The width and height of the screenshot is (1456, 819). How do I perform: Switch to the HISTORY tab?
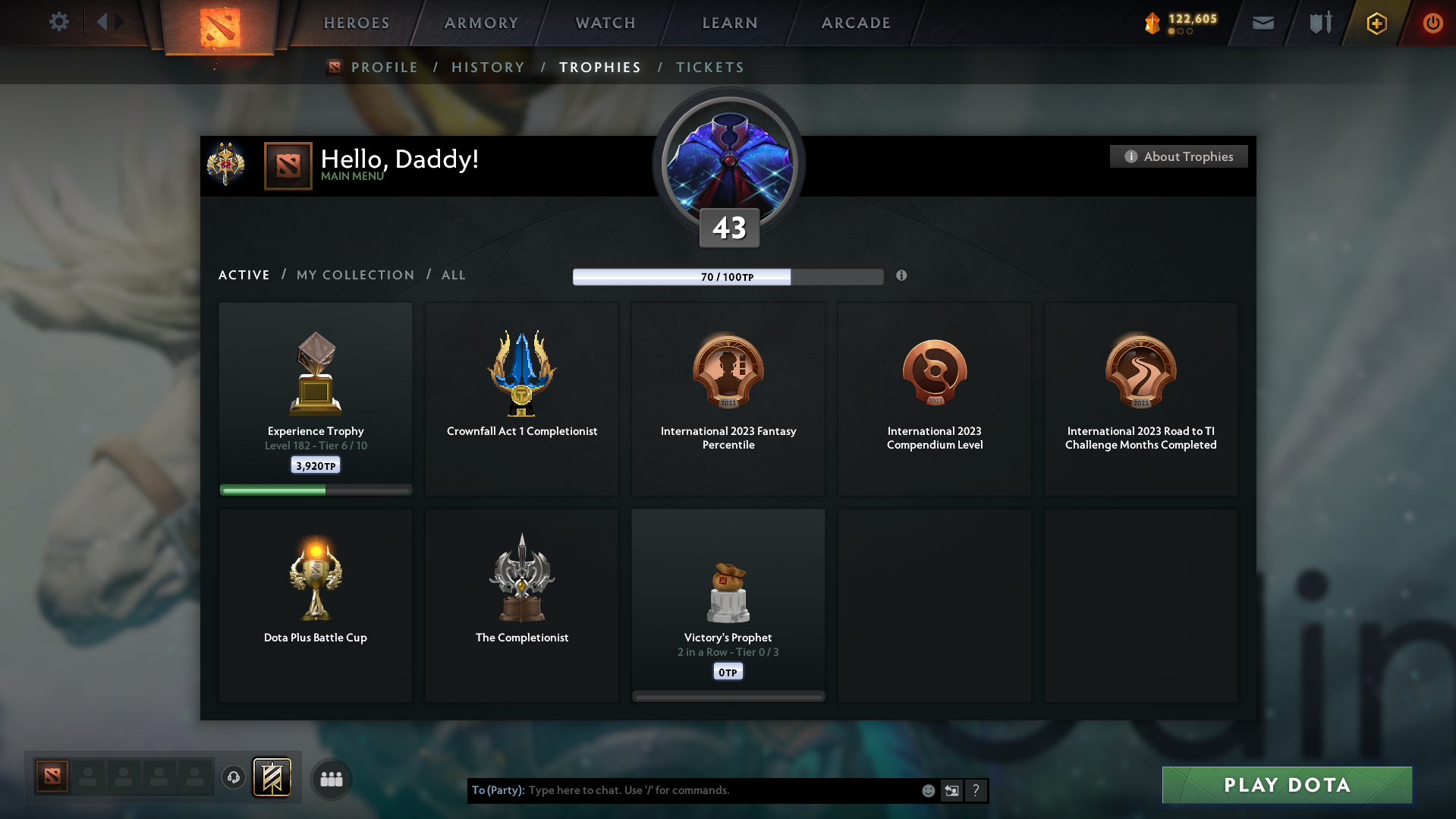pos(488,67)
